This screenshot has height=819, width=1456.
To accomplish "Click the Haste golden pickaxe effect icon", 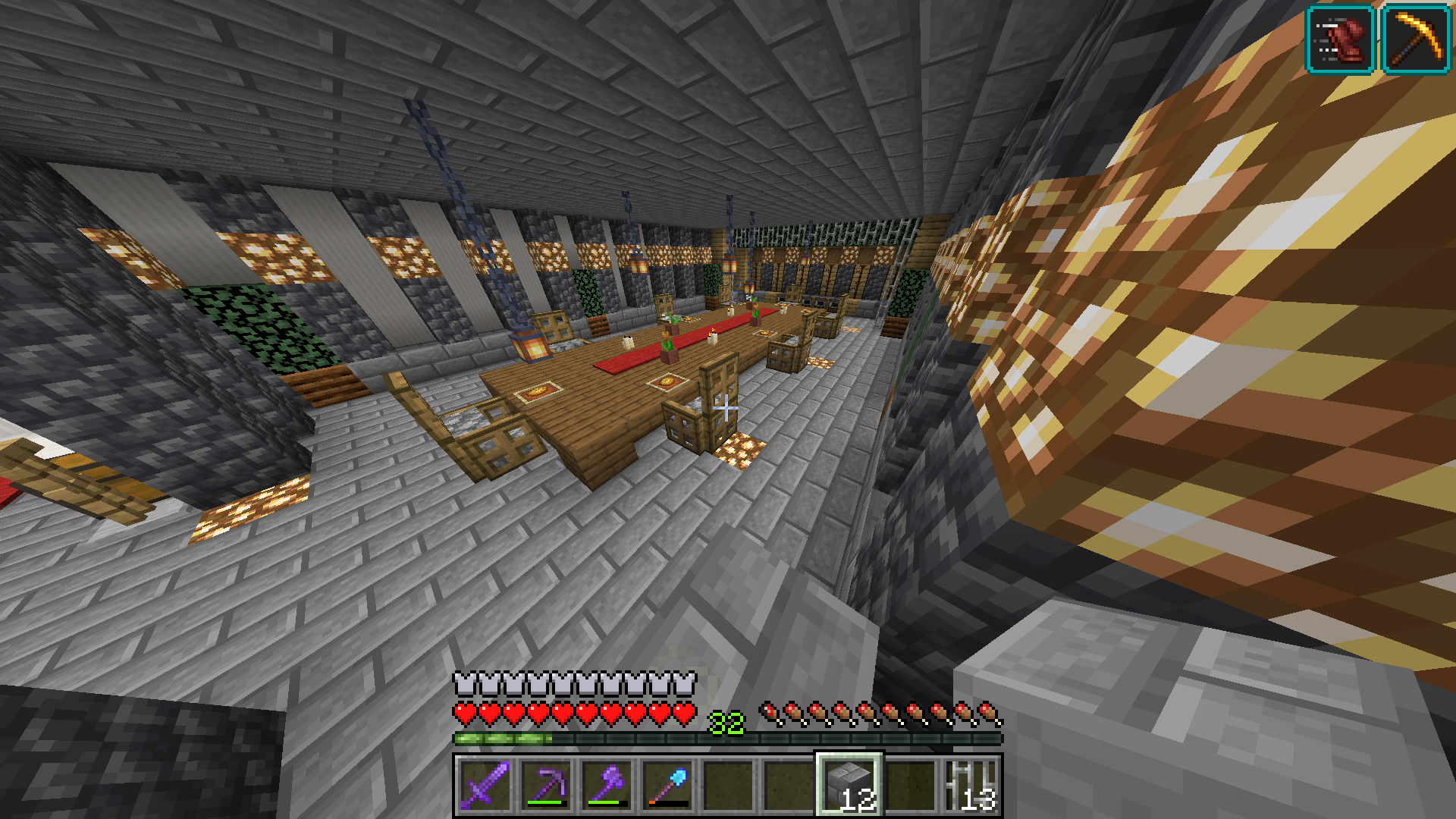I will tap(1416, 39).
